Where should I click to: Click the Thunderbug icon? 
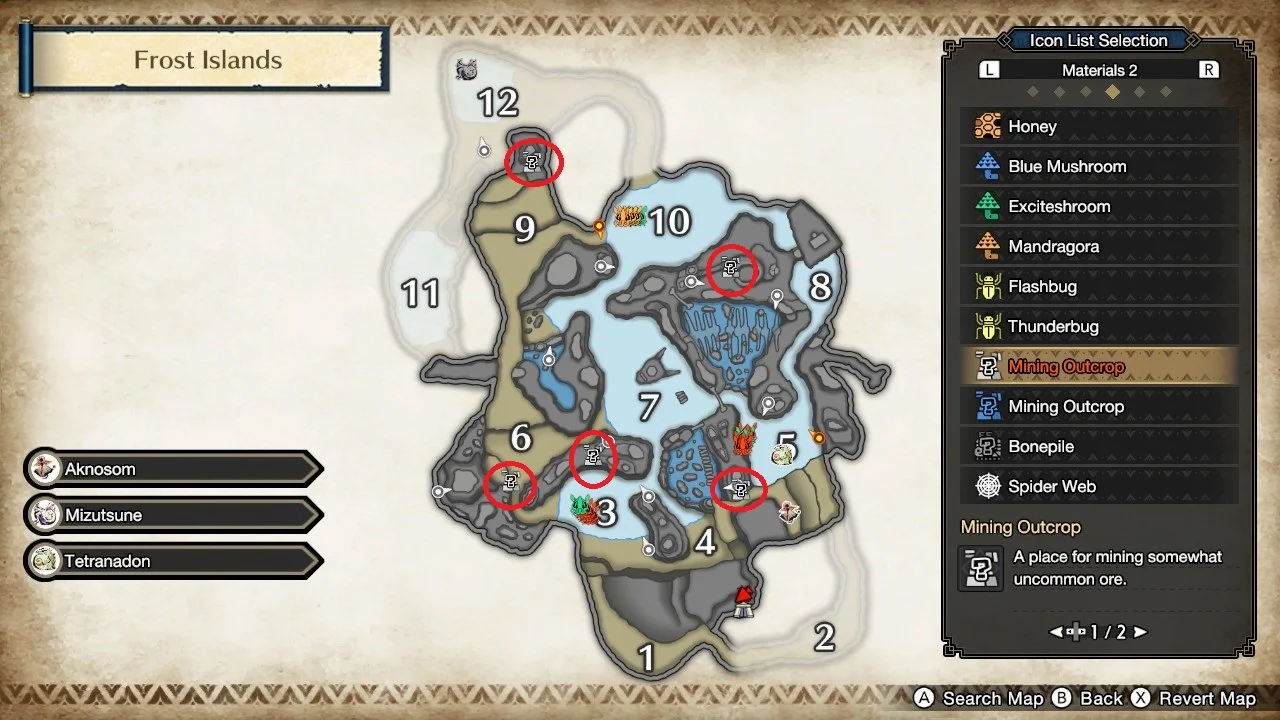(x=1097, y=326)
